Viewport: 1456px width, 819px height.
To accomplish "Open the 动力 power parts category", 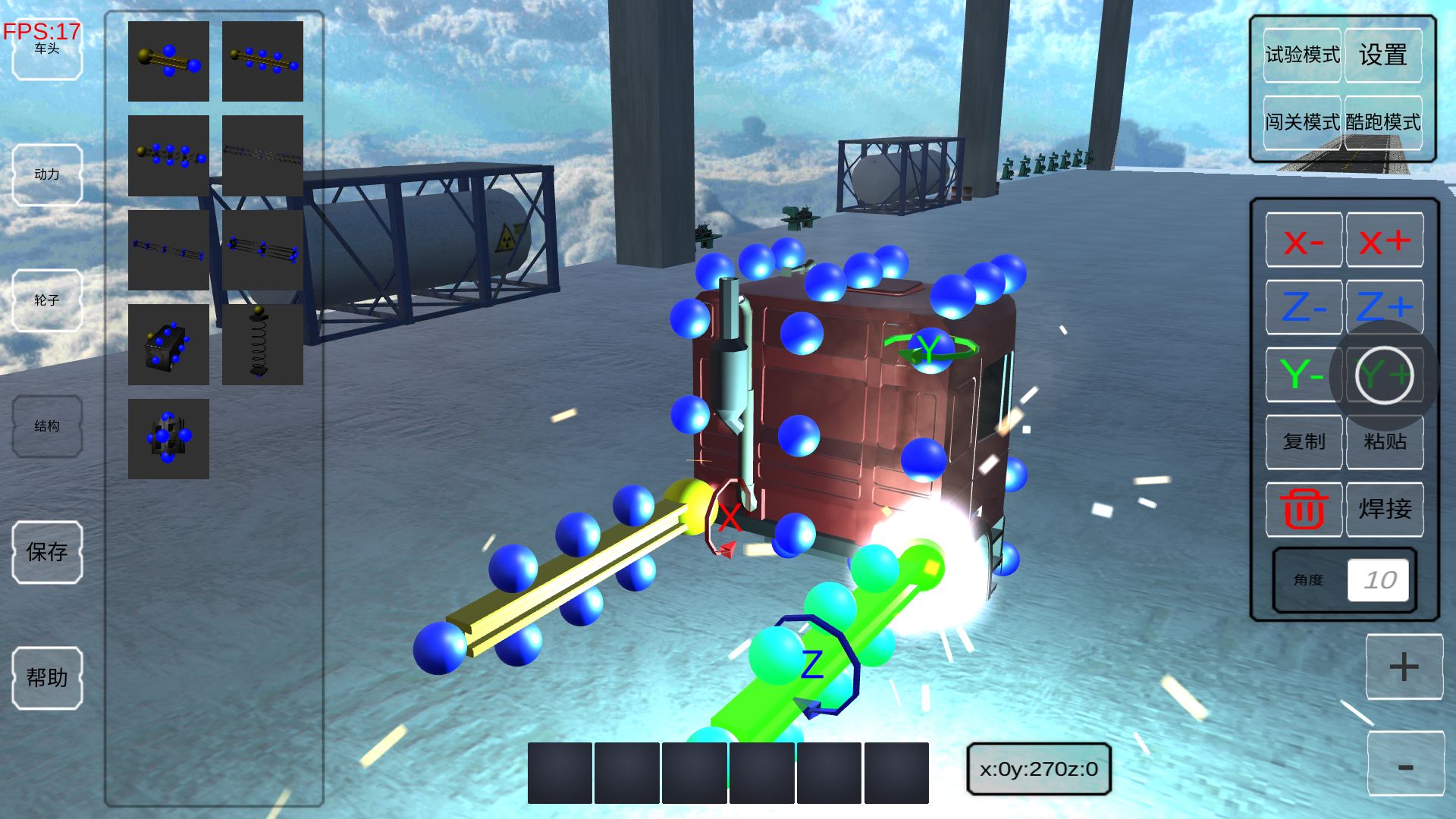I will pos(47,174).
